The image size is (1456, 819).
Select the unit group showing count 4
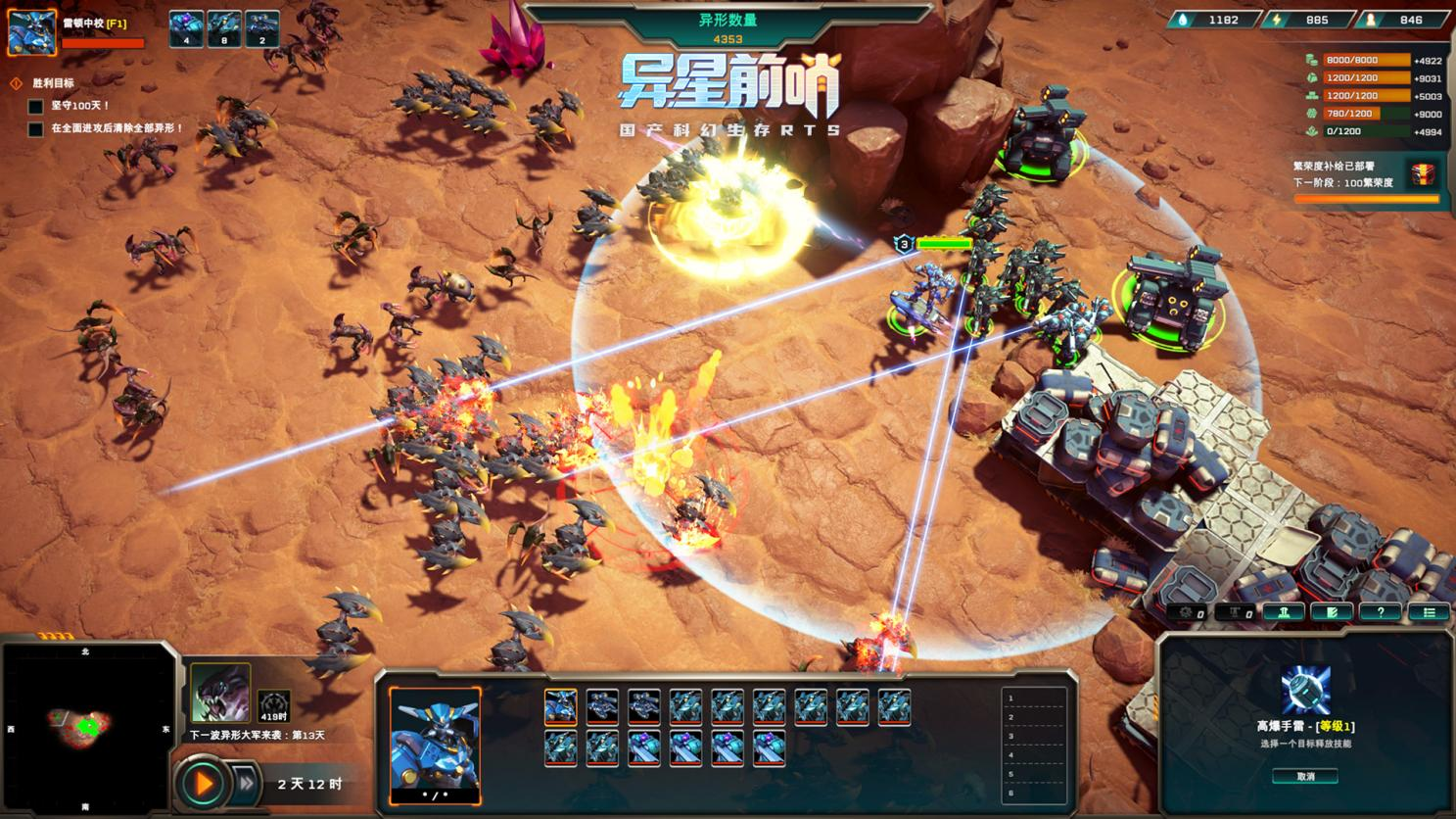click(x=186, y=29)
